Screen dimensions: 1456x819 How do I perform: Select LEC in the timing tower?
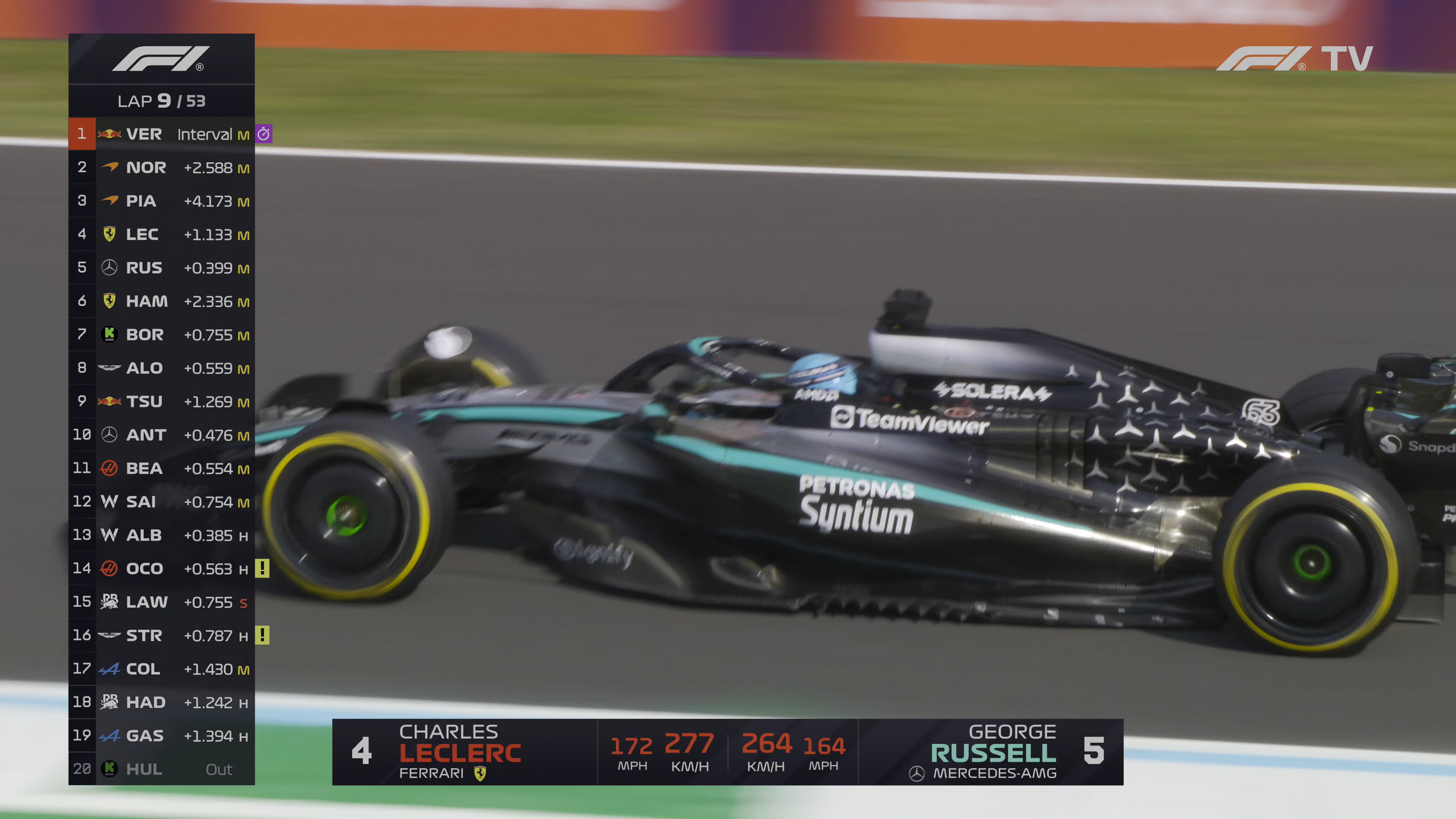[161, 234]
